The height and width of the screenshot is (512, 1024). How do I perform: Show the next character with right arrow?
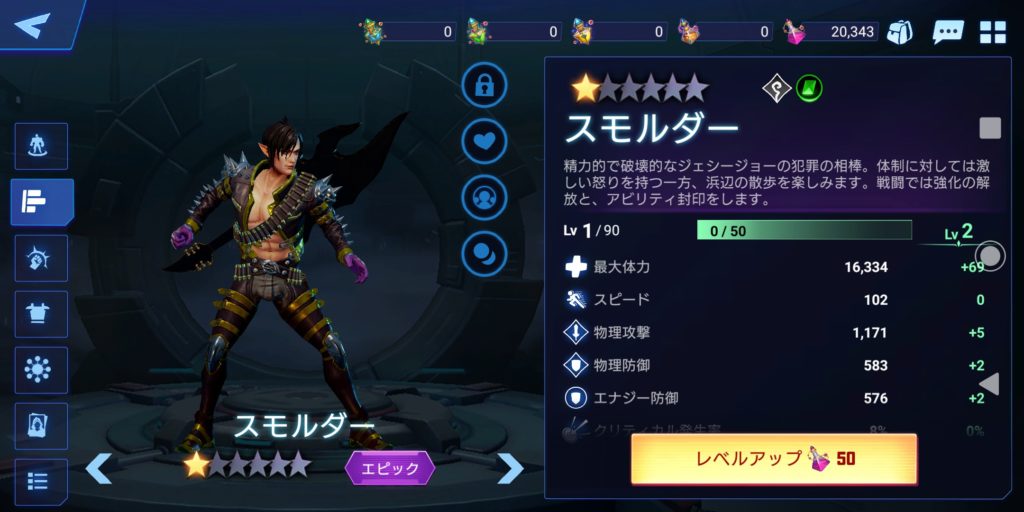[510, 467]
